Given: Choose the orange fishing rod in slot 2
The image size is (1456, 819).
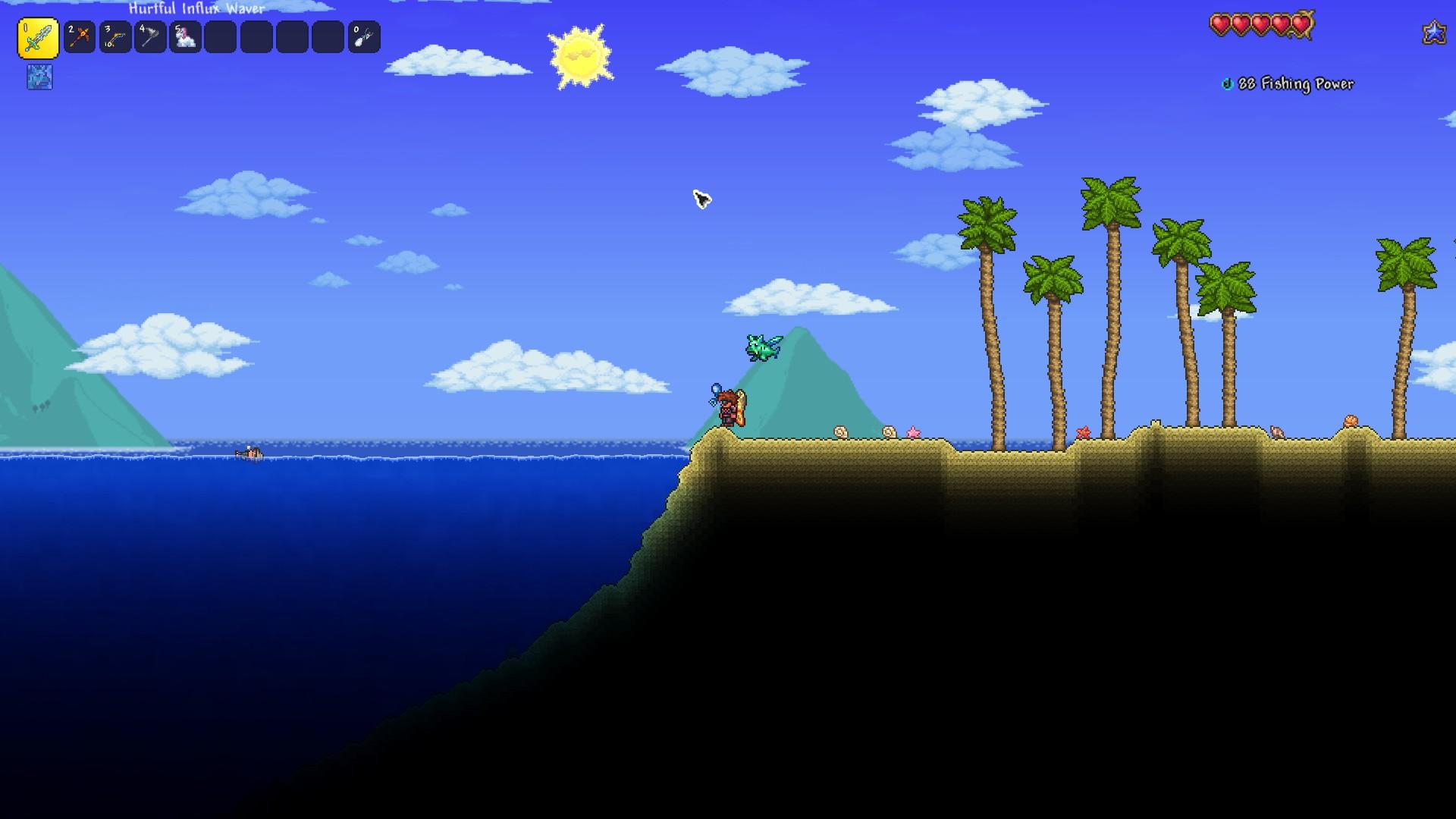Looking at the screenshot, I should pos(80,37).
